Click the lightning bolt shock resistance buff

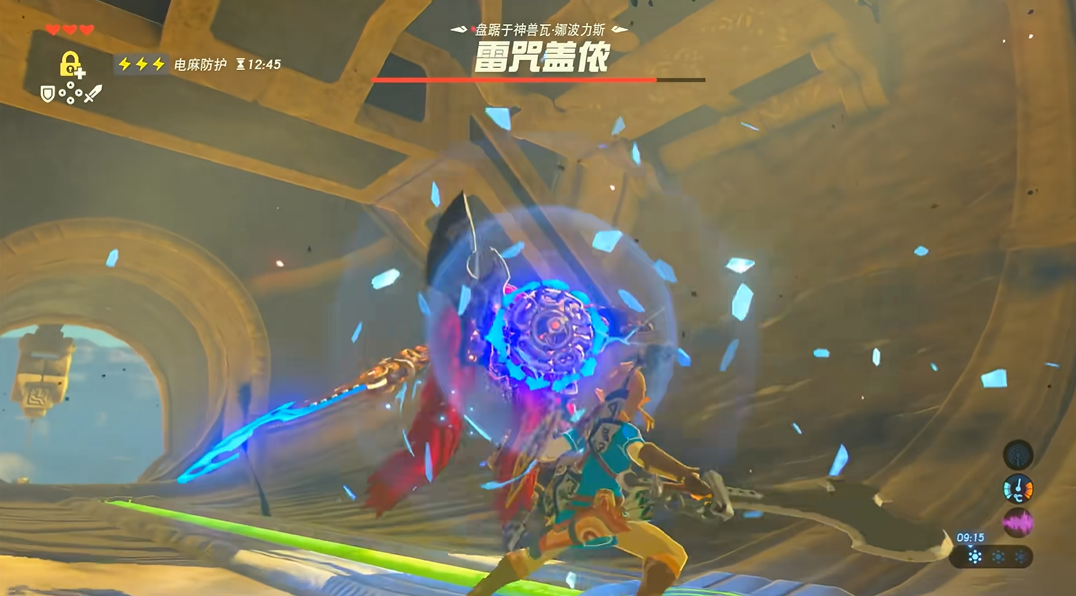[x=141, y=64]
